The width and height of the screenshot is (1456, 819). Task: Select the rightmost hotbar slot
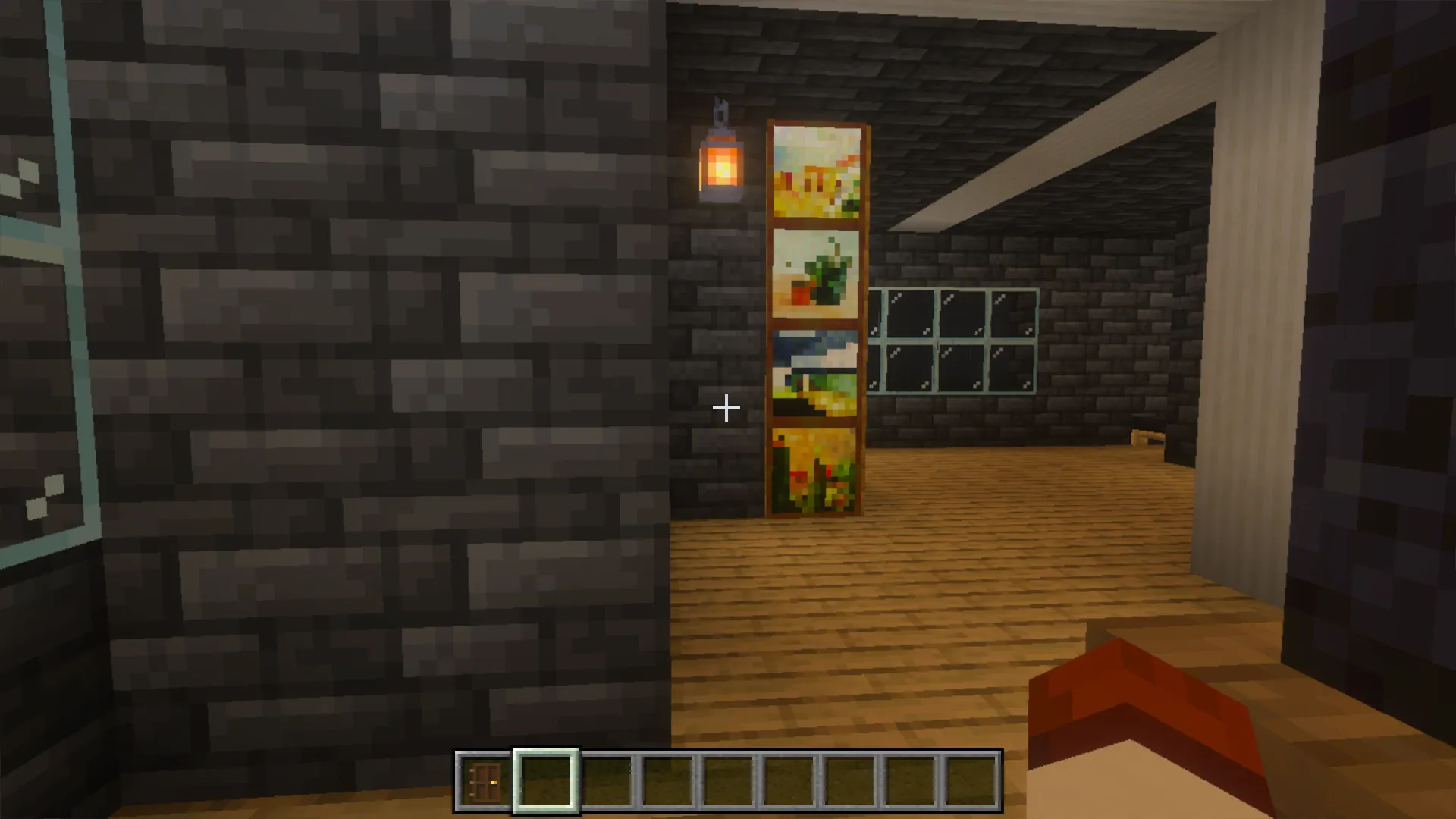point(969,780)
